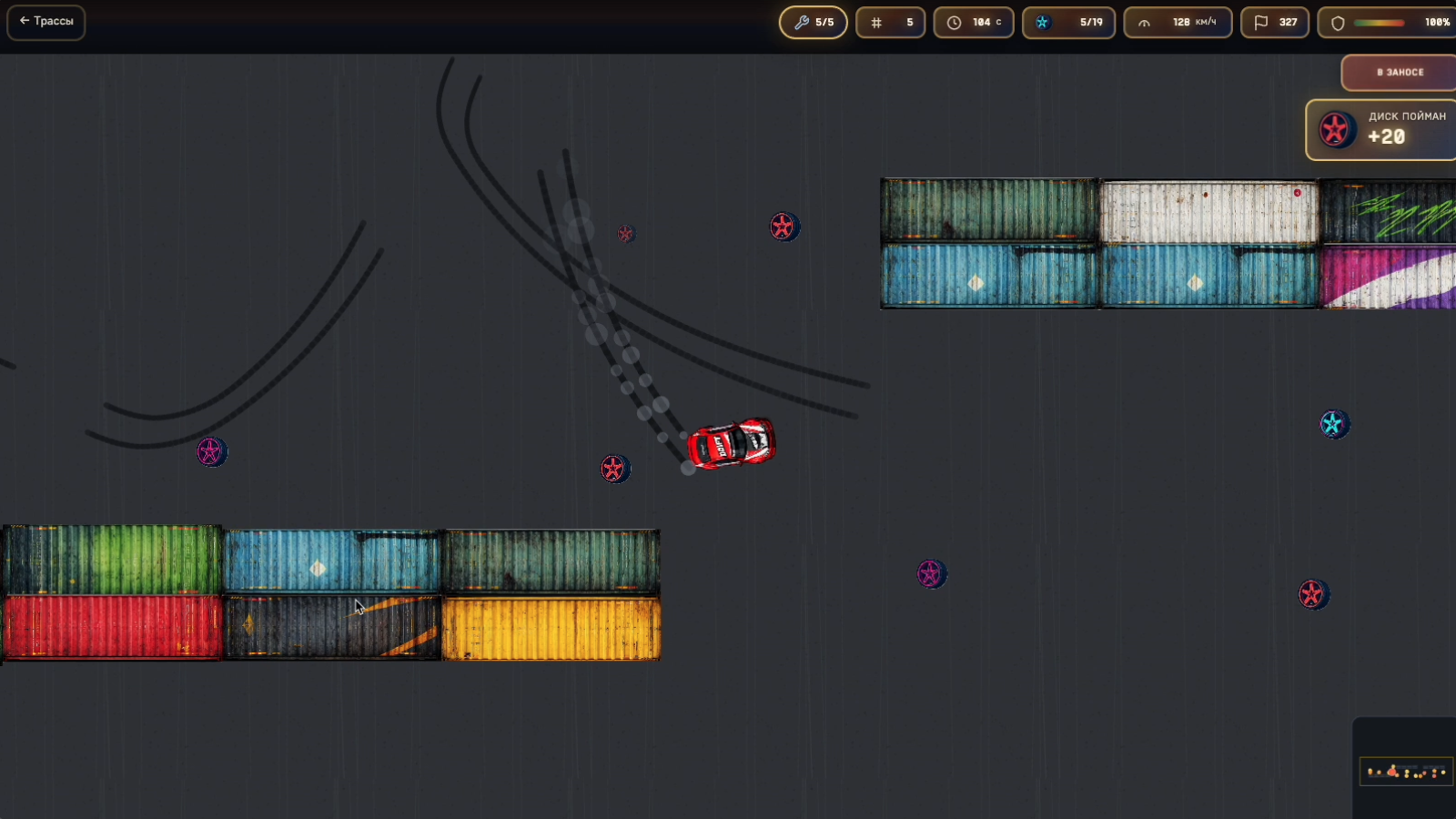1456x819 pixels.
Task: Click the blue disk icon showing 5/19
Action: 1042,22
